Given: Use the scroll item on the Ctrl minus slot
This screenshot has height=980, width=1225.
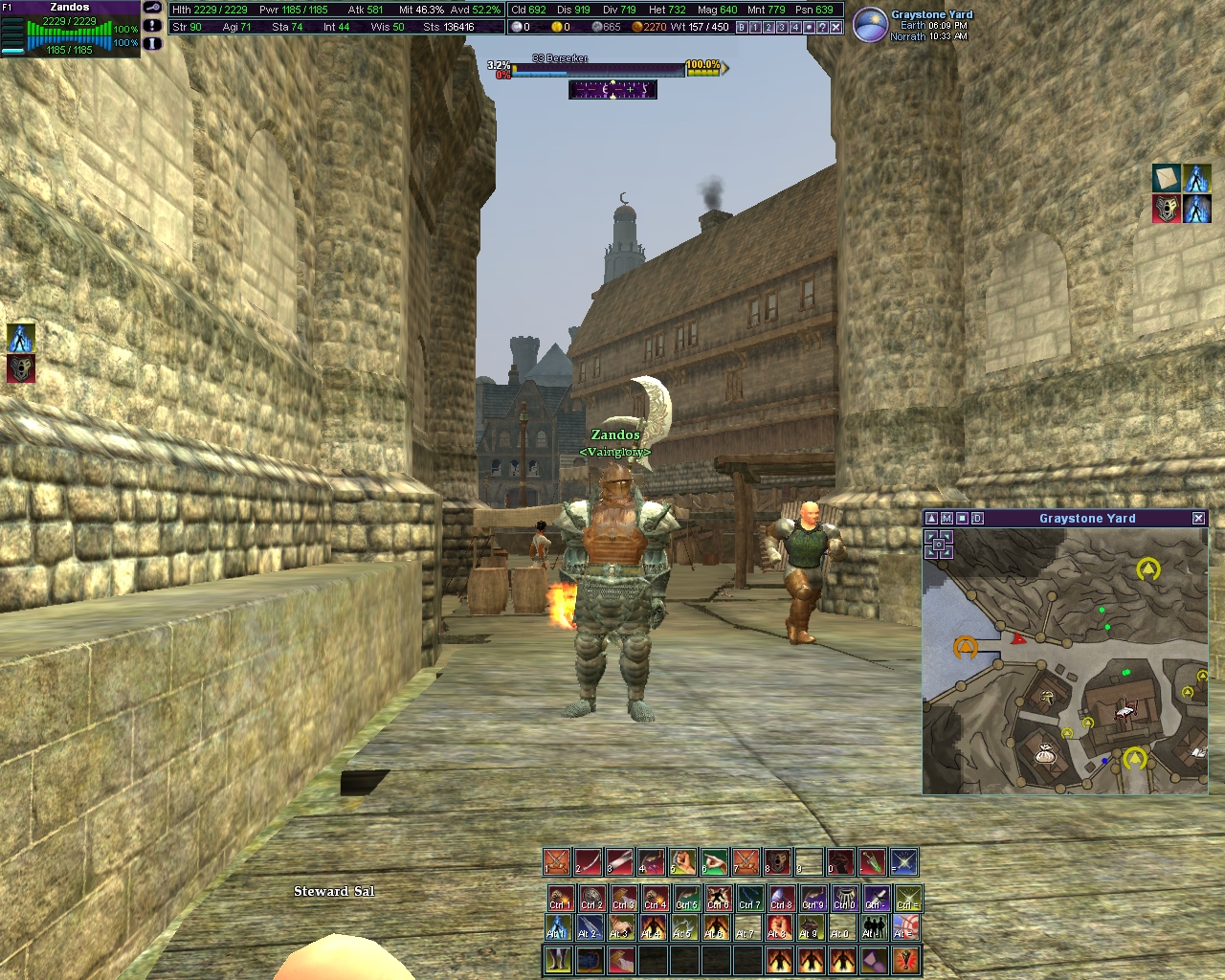Looking at the screenshot, I should pos(874,898).
